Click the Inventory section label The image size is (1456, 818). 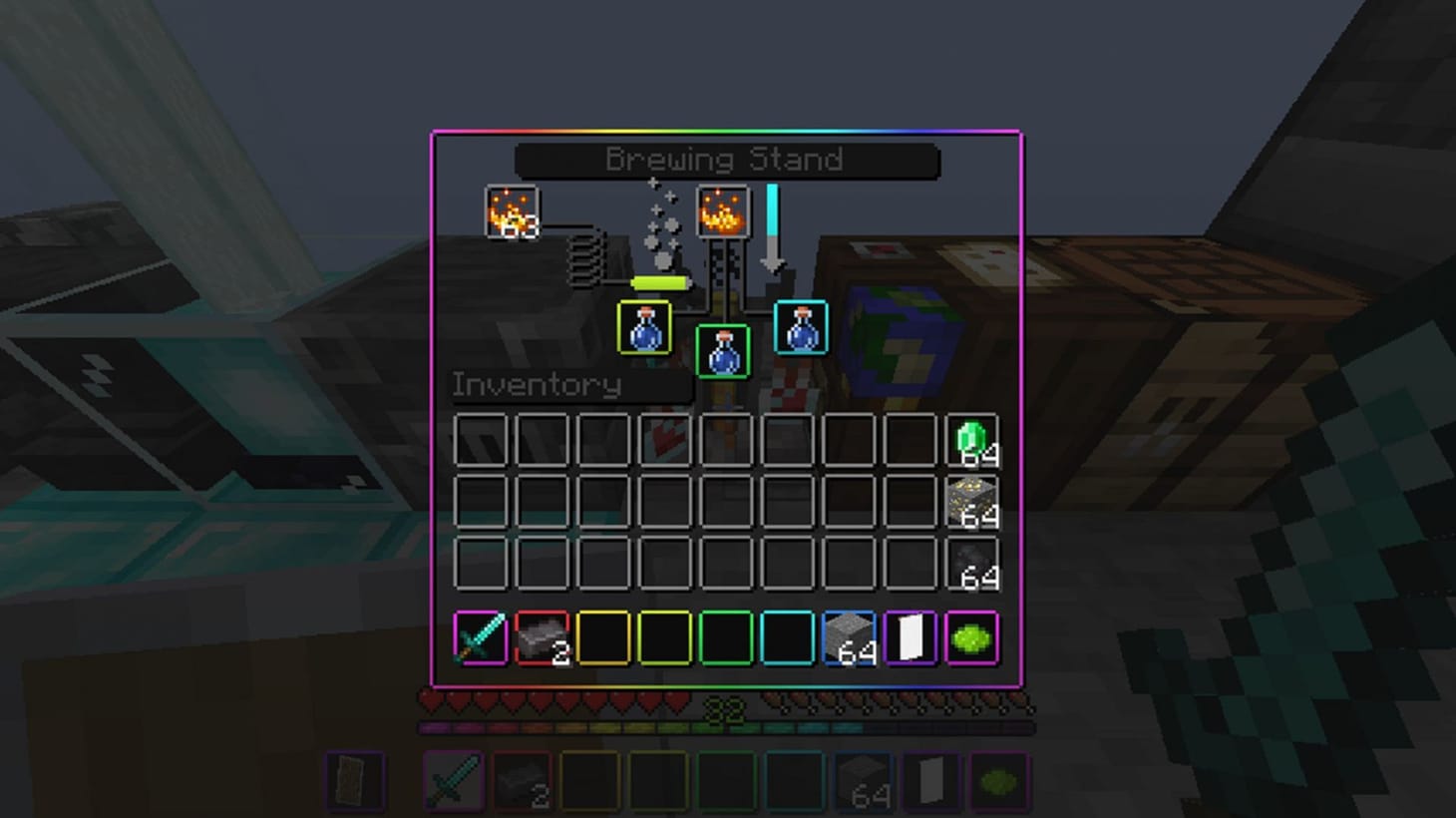click(x=536, y=385)
